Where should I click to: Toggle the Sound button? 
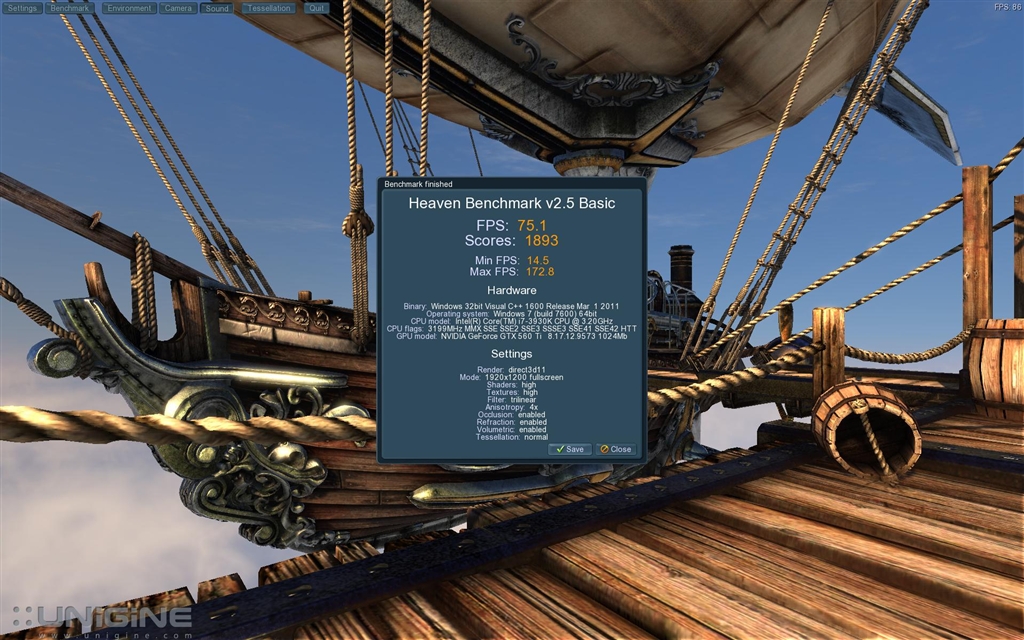click(216, 8)
